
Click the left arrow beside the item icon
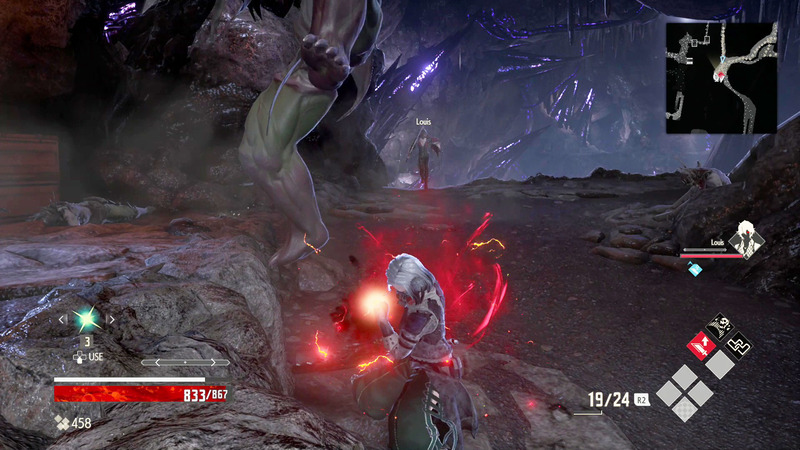61,320
